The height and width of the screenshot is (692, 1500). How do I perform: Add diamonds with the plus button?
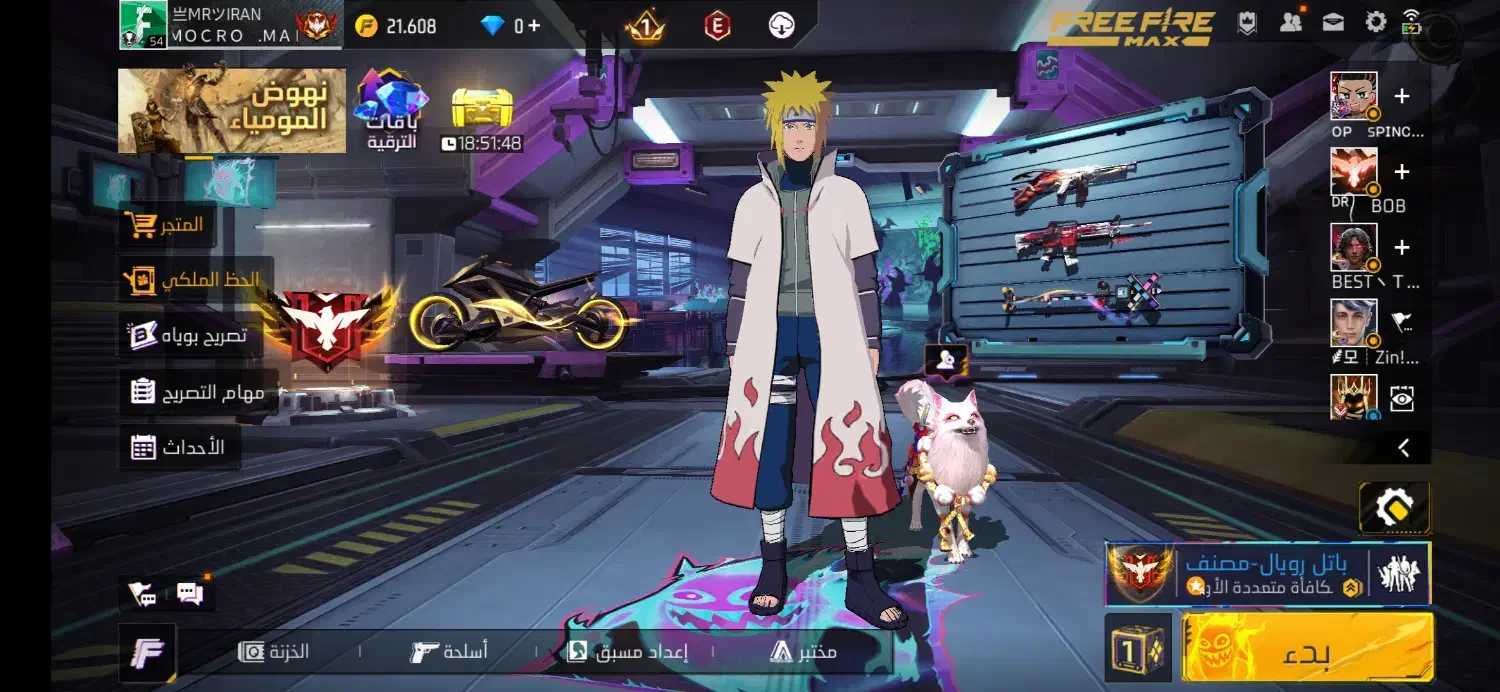click(x=534, y=26)
